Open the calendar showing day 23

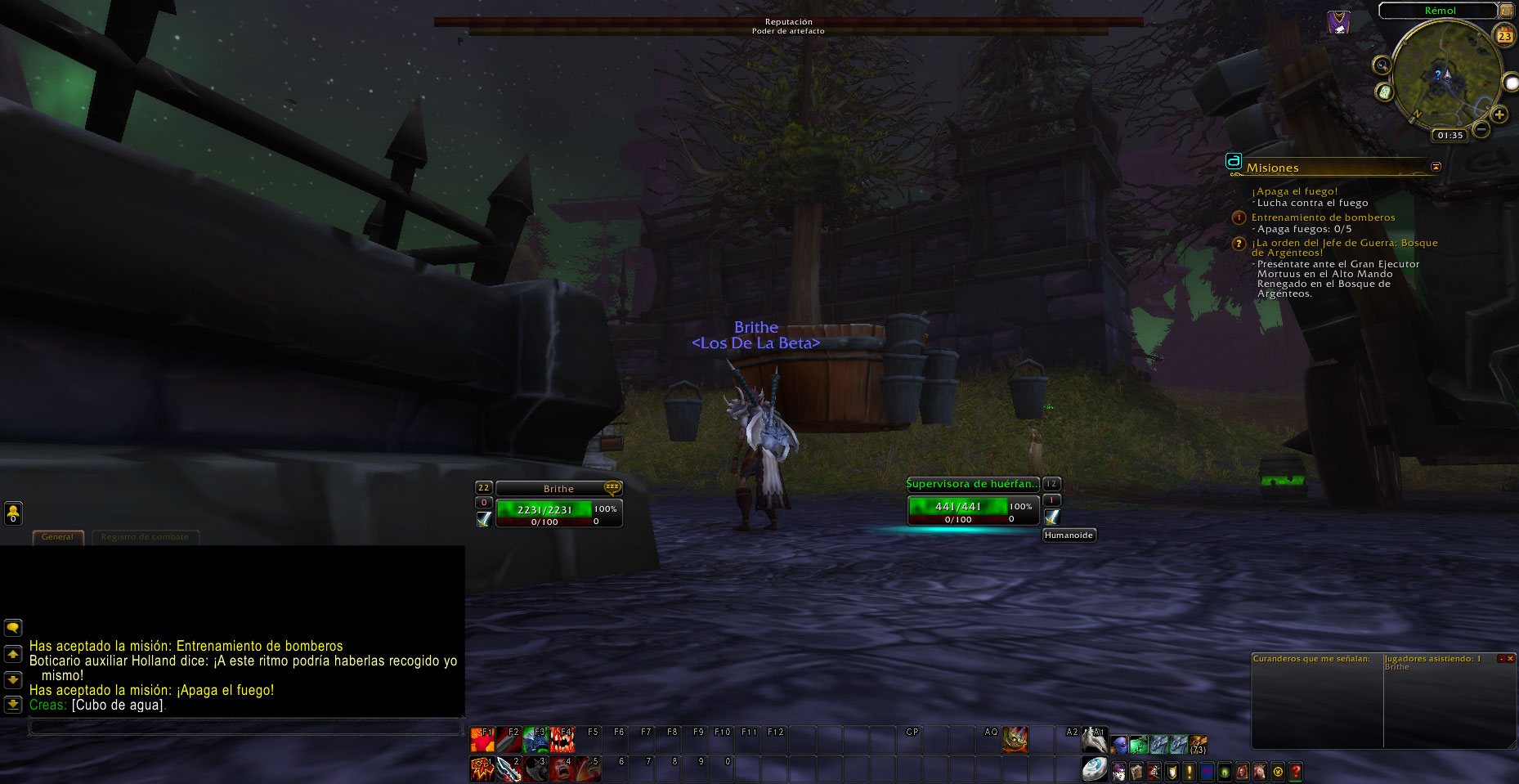1504,36
